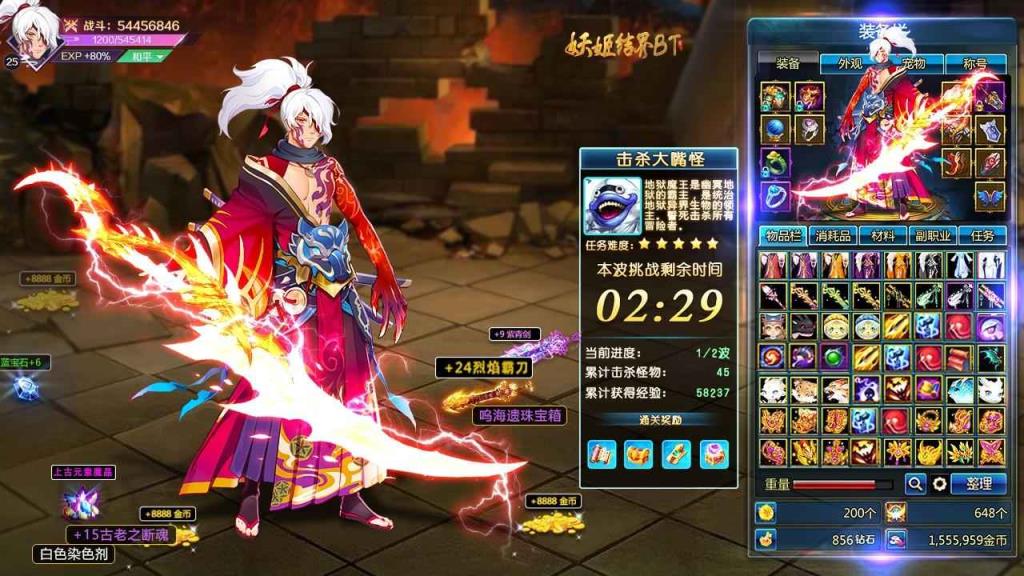Select the pink cake clear reward
Viewport: 1024px width, 576px height.
coord(713,454)
